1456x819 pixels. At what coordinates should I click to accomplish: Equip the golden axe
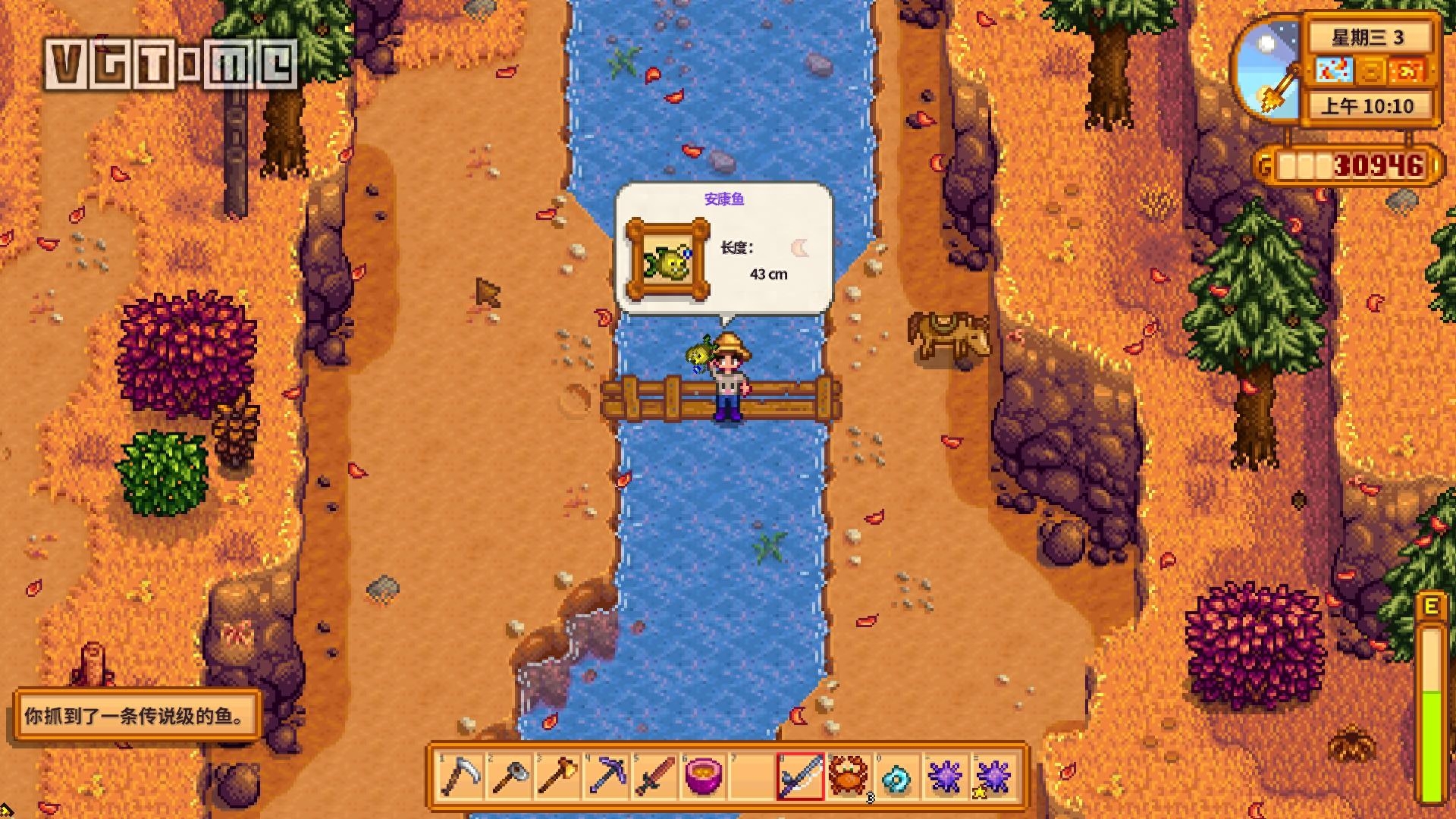click(557, 777)
